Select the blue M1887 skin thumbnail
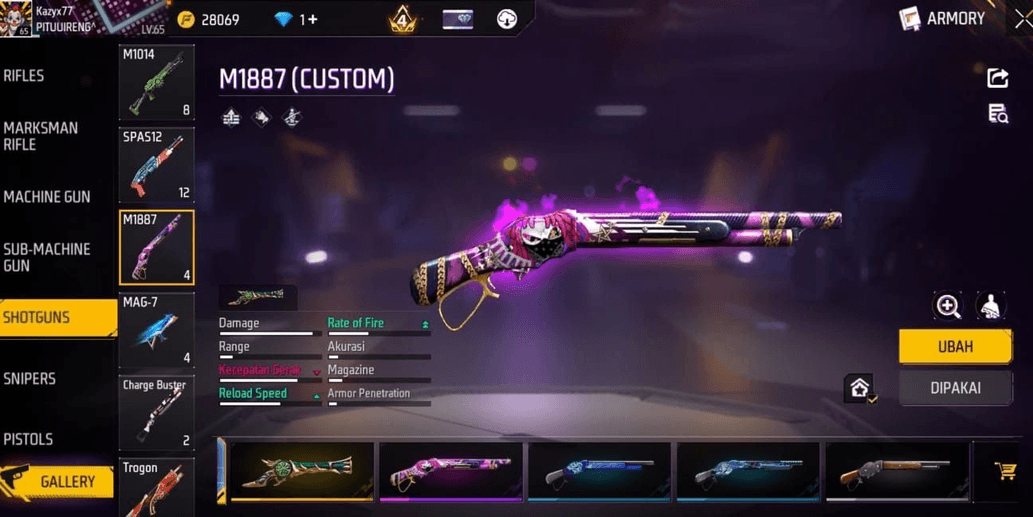Screen dimensions: 1033x517 pos(598,471)
